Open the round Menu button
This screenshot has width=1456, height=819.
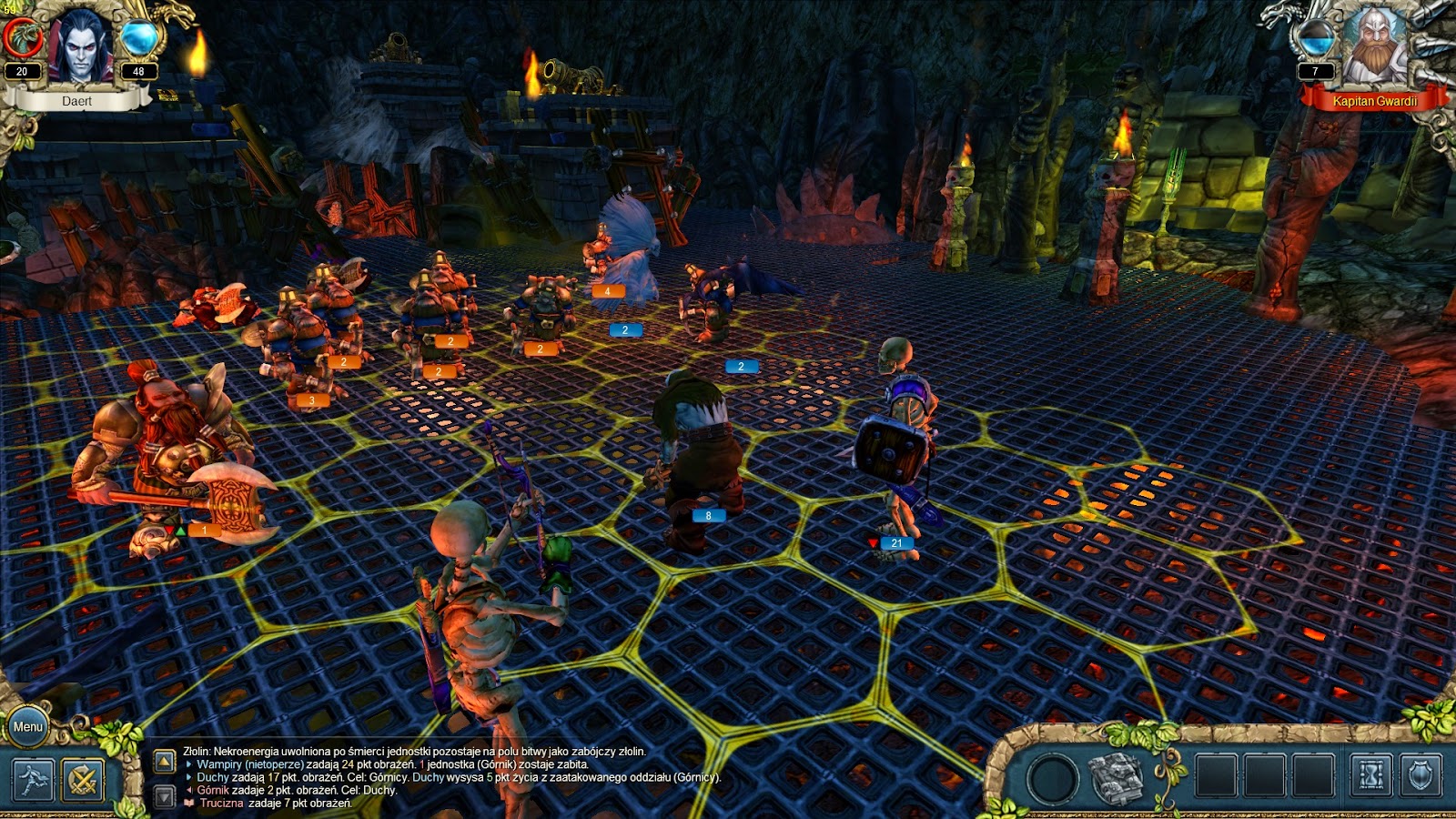click(x=27, y=726)
